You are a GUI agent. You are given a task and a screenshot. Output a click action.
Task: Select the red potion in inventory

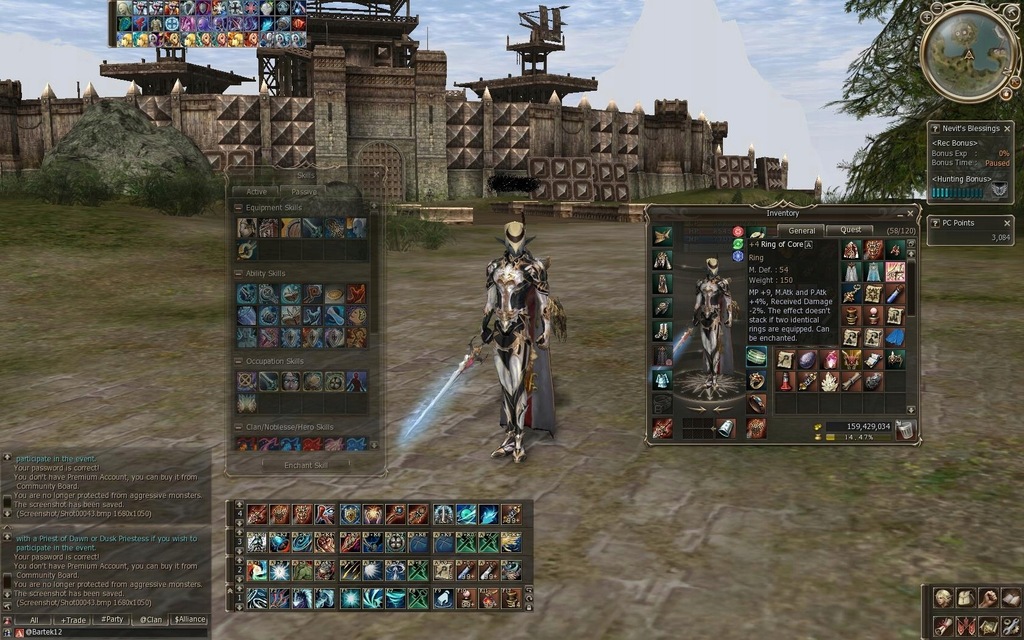pyautogui.click(x=786, y=381)
